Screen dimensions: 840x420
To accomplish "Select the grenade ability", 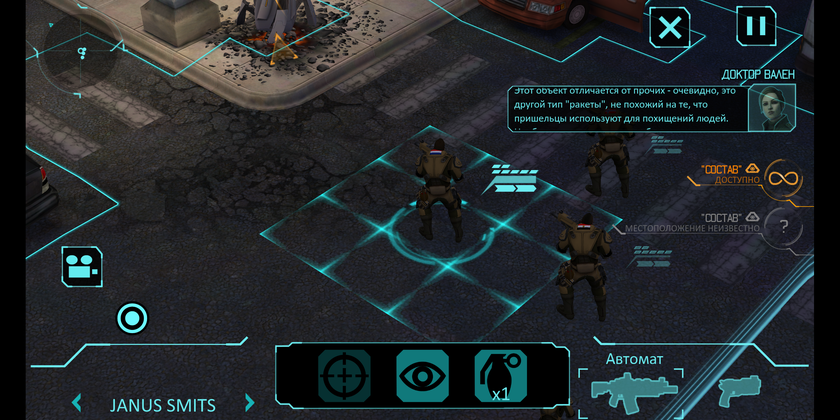I will (498, 376).
